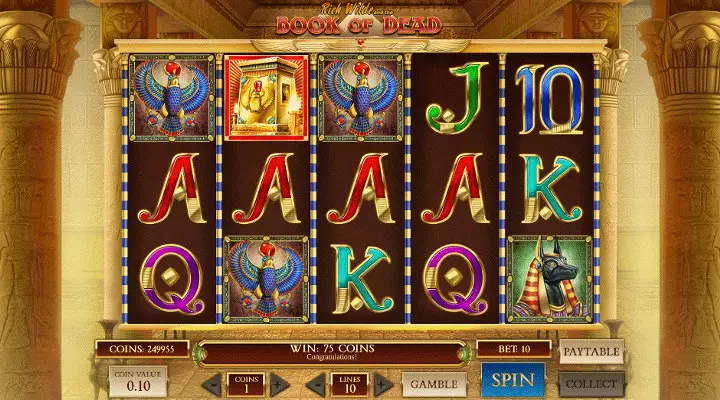The height and width of the screenshot is (400, 720).
Task: Gamble the 75 coin win
Action: point(435,383)
